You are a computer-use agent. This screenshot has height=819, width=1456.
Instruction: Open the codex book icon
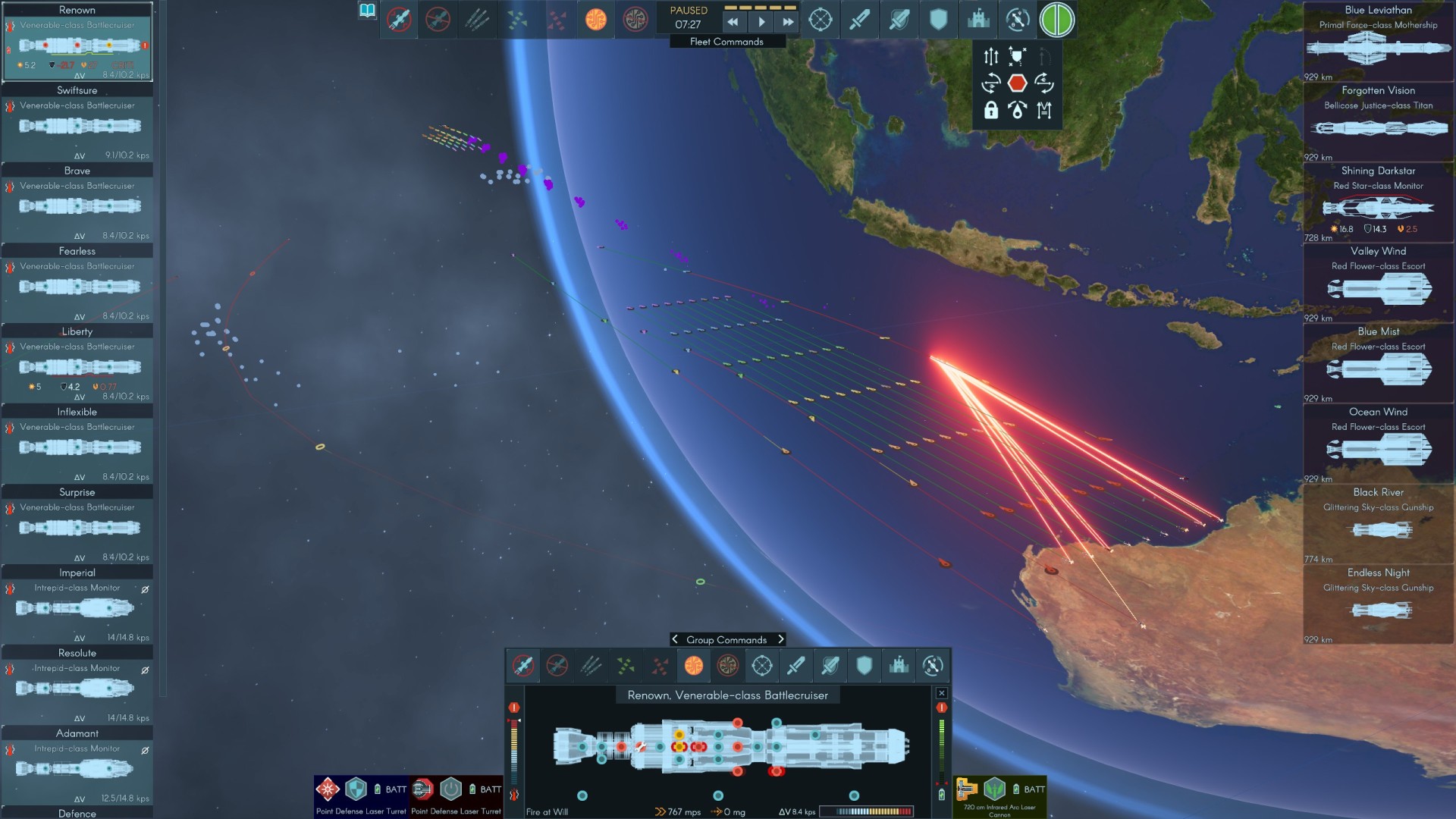point(367,11)
